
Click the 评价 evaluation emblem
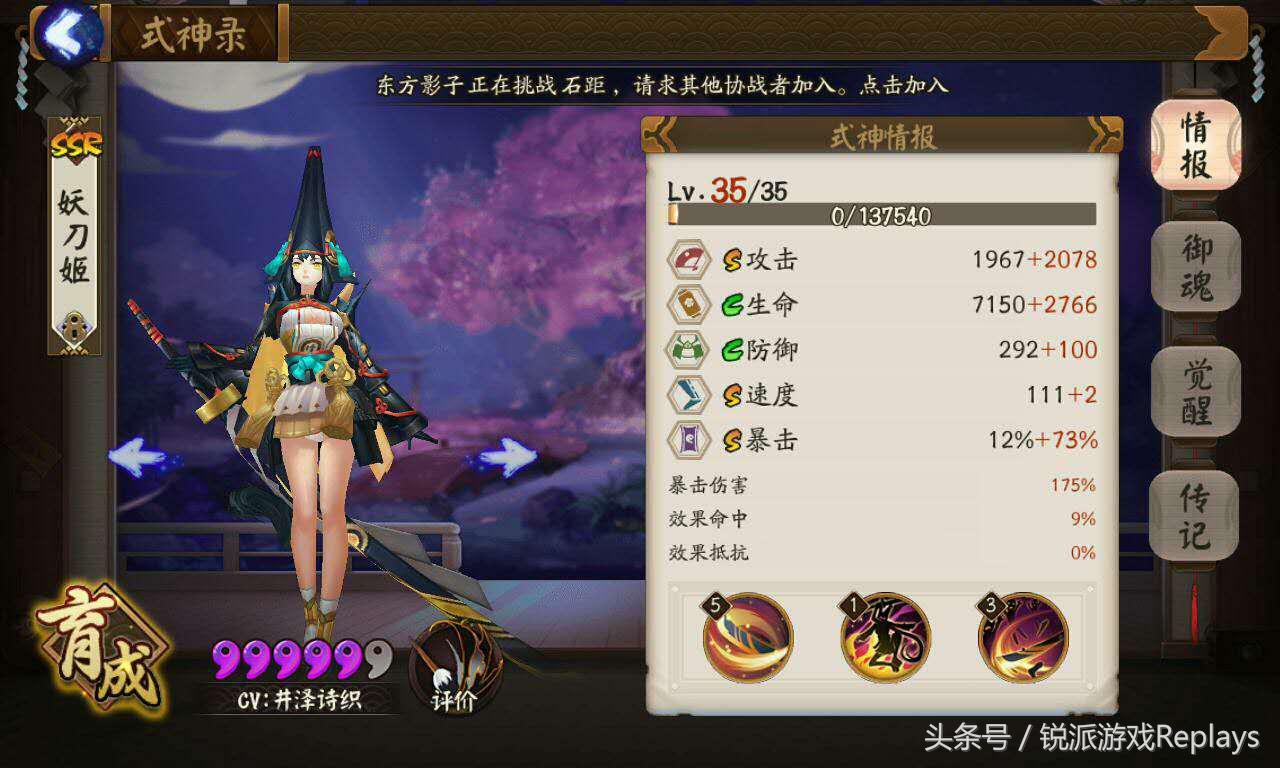(x=455, y=660)
